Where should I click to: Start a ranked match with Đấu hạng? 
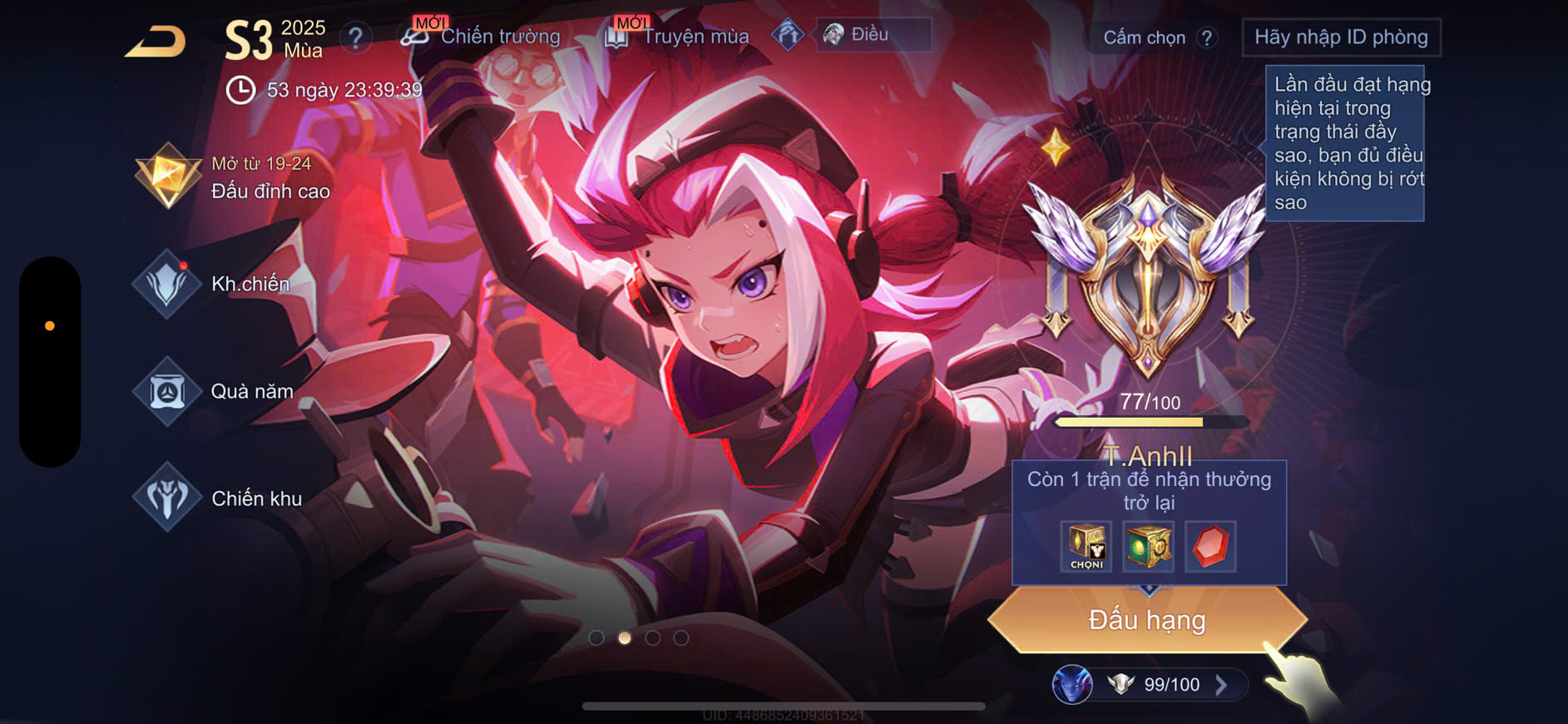(1147, 620)
